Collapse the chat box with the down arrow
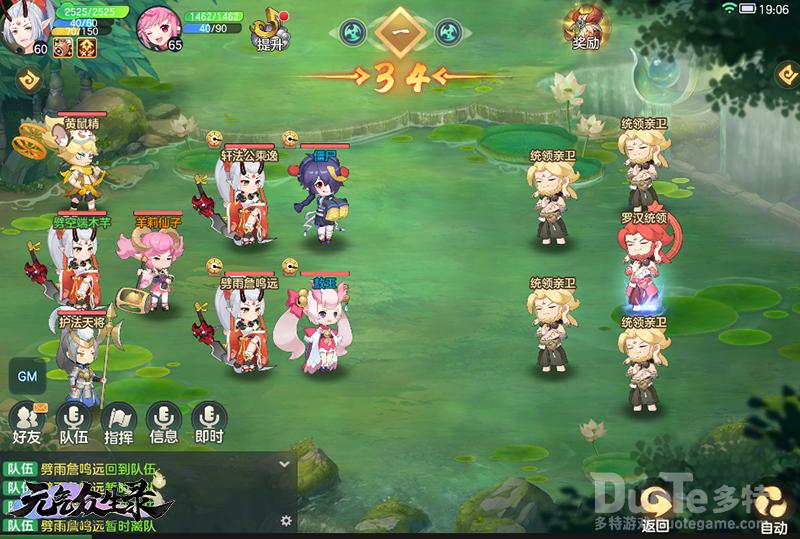 click(284, 464)
